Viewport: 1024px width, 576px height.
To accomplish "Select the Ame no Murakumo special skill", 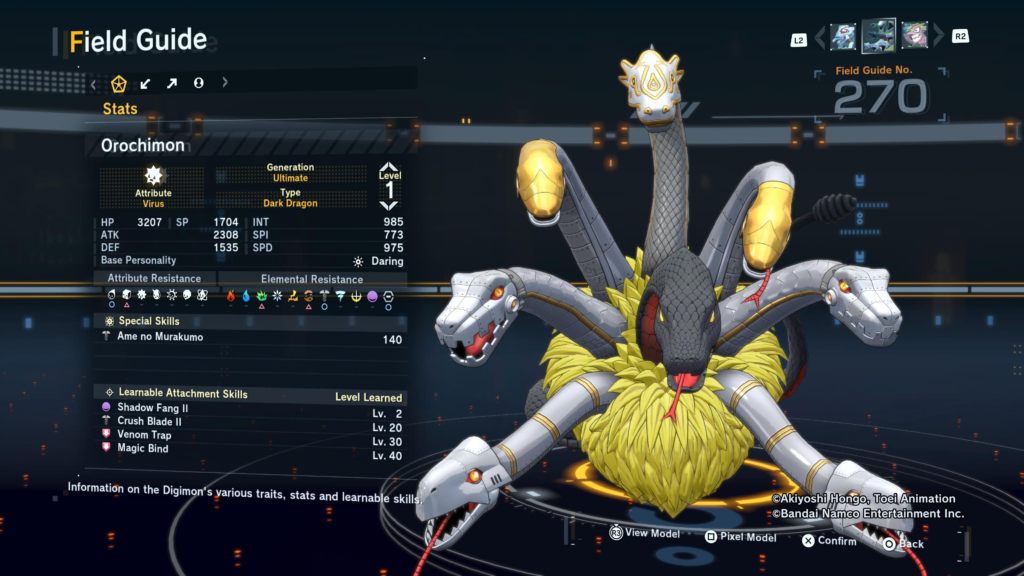I will [250, 339].
